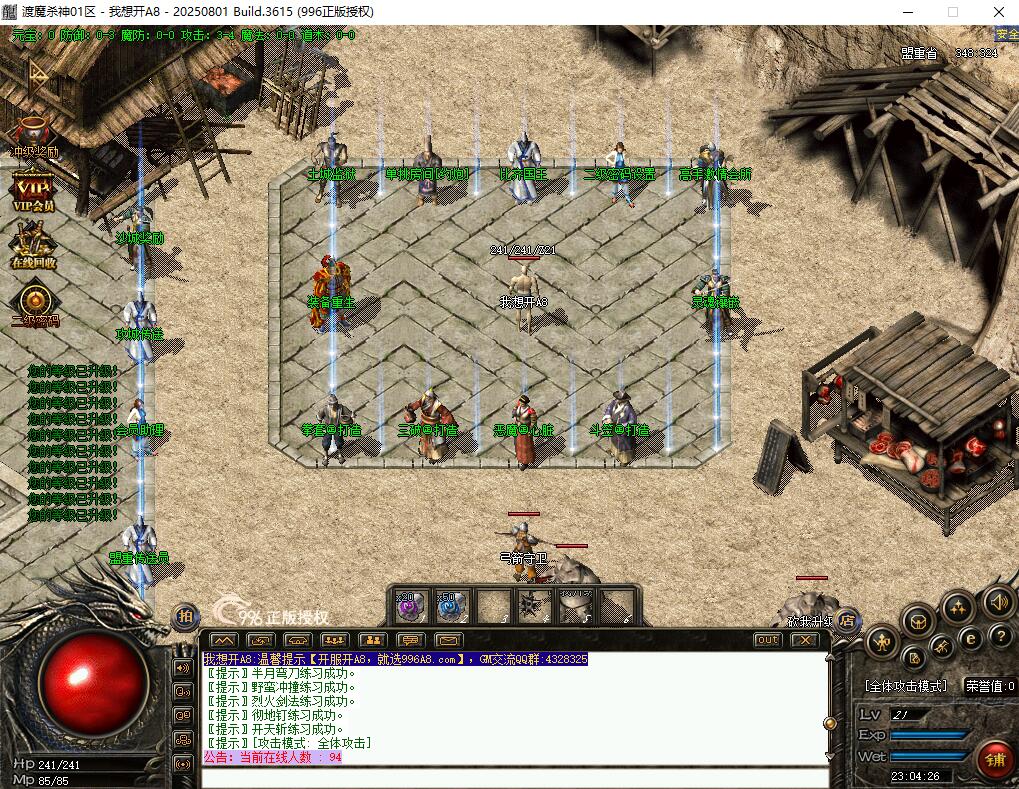Click the chat text input field
The height and width of the screenshot is (789, 1019).
point(514,778)
